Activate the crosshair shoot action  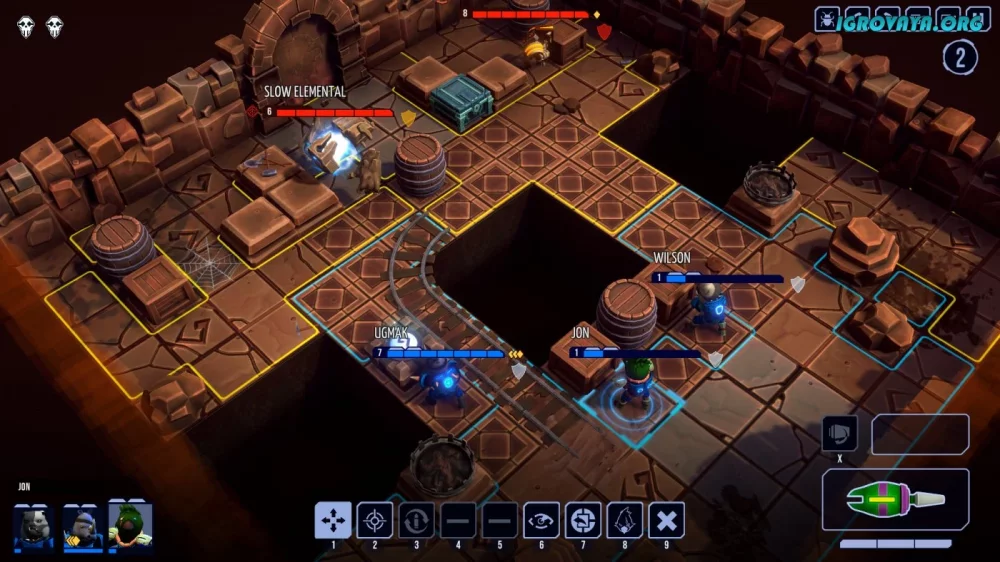pyautogui.click(x=375, y=520)
